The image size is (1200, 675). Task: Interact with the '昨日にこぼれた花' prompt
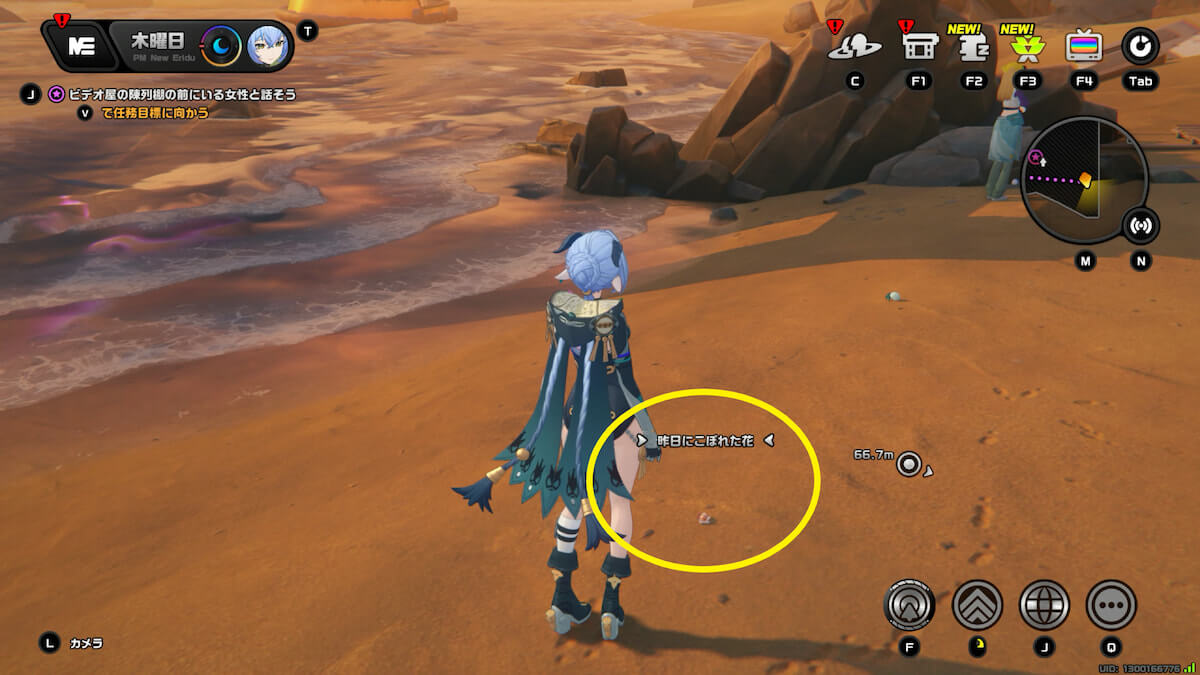(705, 440)
